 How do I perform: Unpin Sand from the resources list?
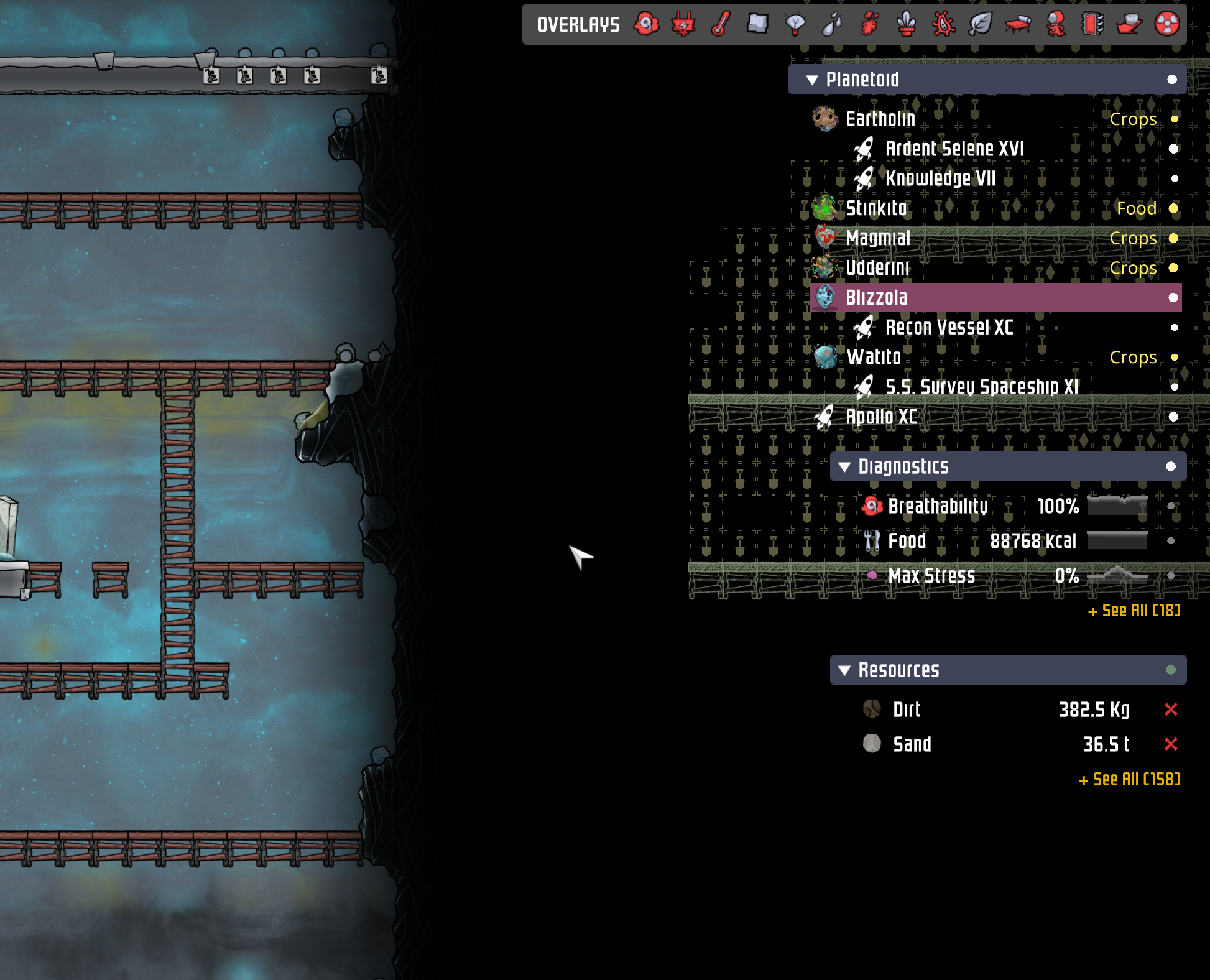tap(1170, 744)
